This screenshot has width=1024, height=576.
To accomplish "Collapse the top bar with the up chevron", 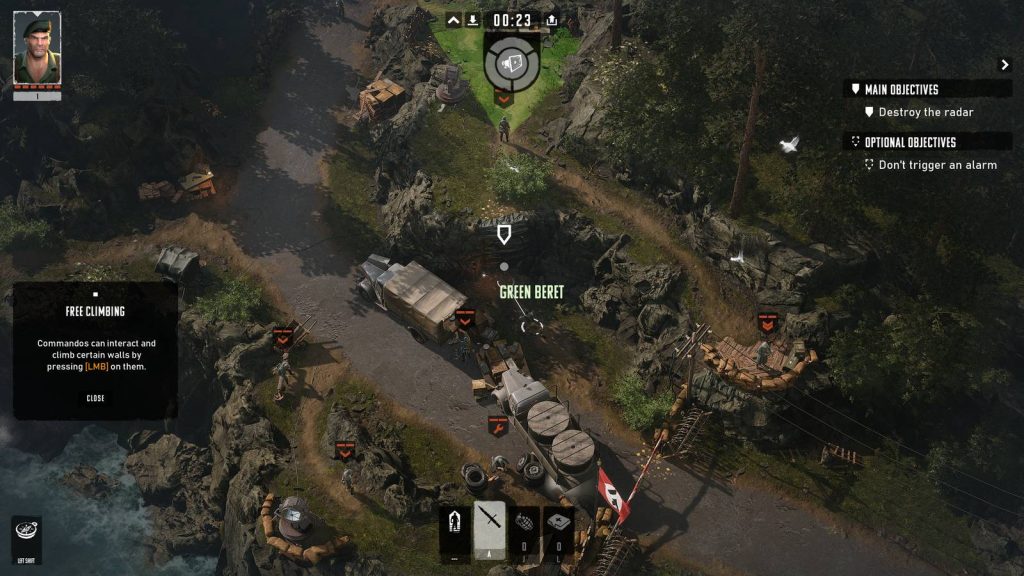I will (453, 20).
